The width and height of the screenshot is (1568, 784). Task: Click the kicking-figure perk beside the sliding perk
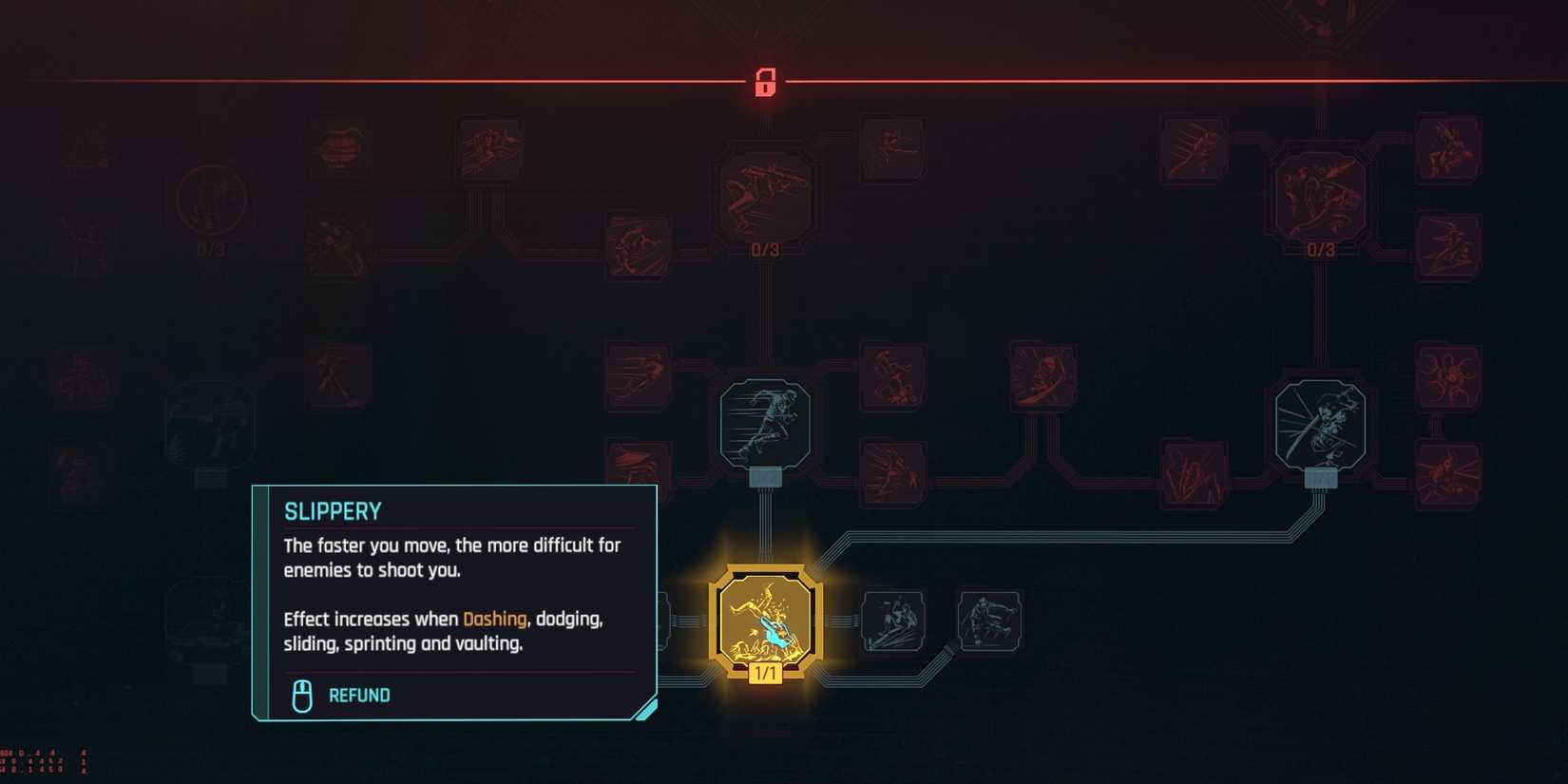click(990, 621)
